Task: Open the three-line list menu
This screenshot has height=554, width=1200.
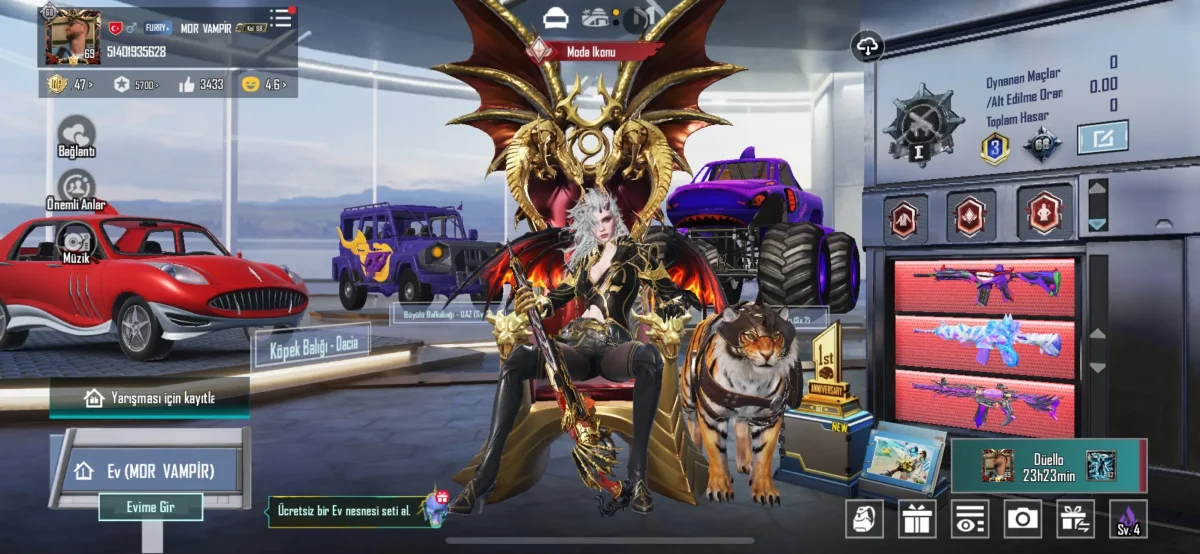Action: [281, 18]
